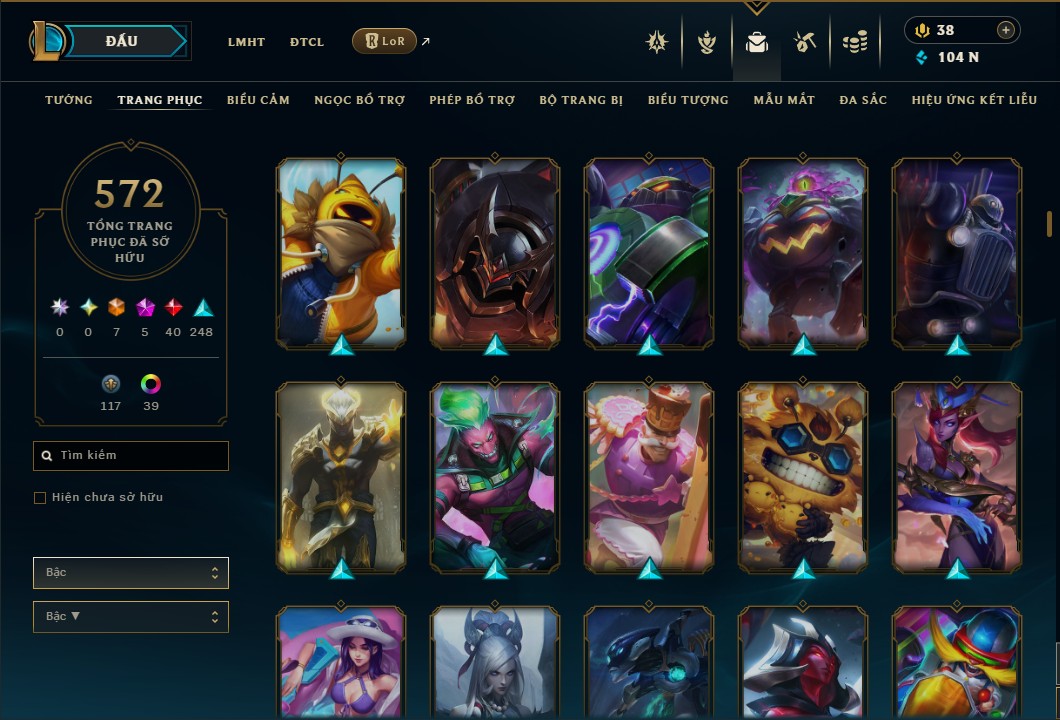Viewport: 1060px width, 720px height.
Task: Switch to the MẪU MẮT tab
Action: [784, 100]
